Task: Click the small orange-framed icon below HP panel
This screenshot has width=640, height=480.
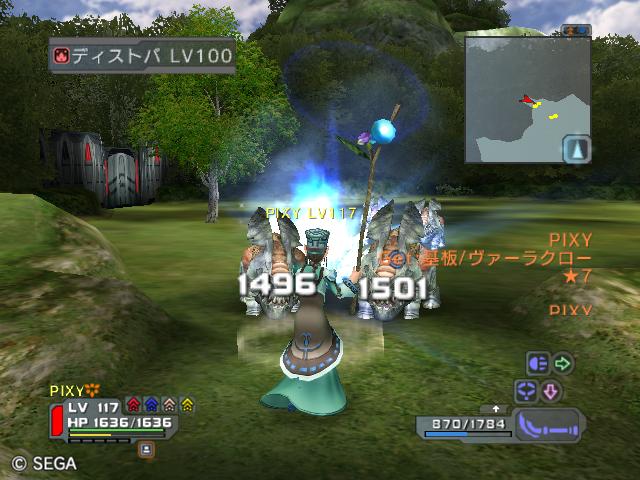Action: click(x=147, y=451)
